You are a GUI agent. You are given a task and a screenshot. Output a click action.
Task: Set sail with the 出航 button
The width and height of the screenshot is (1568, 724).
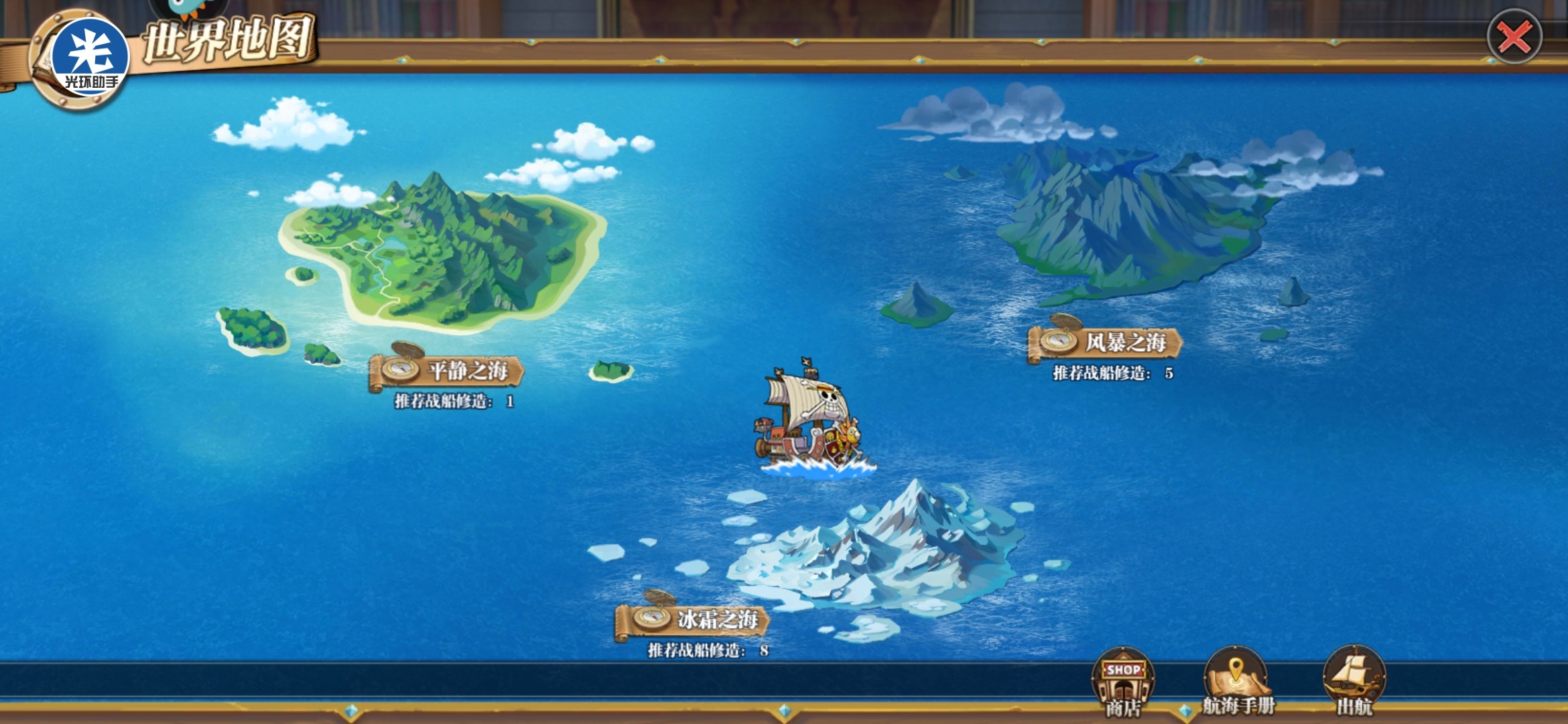click(x=1354, y=680)
